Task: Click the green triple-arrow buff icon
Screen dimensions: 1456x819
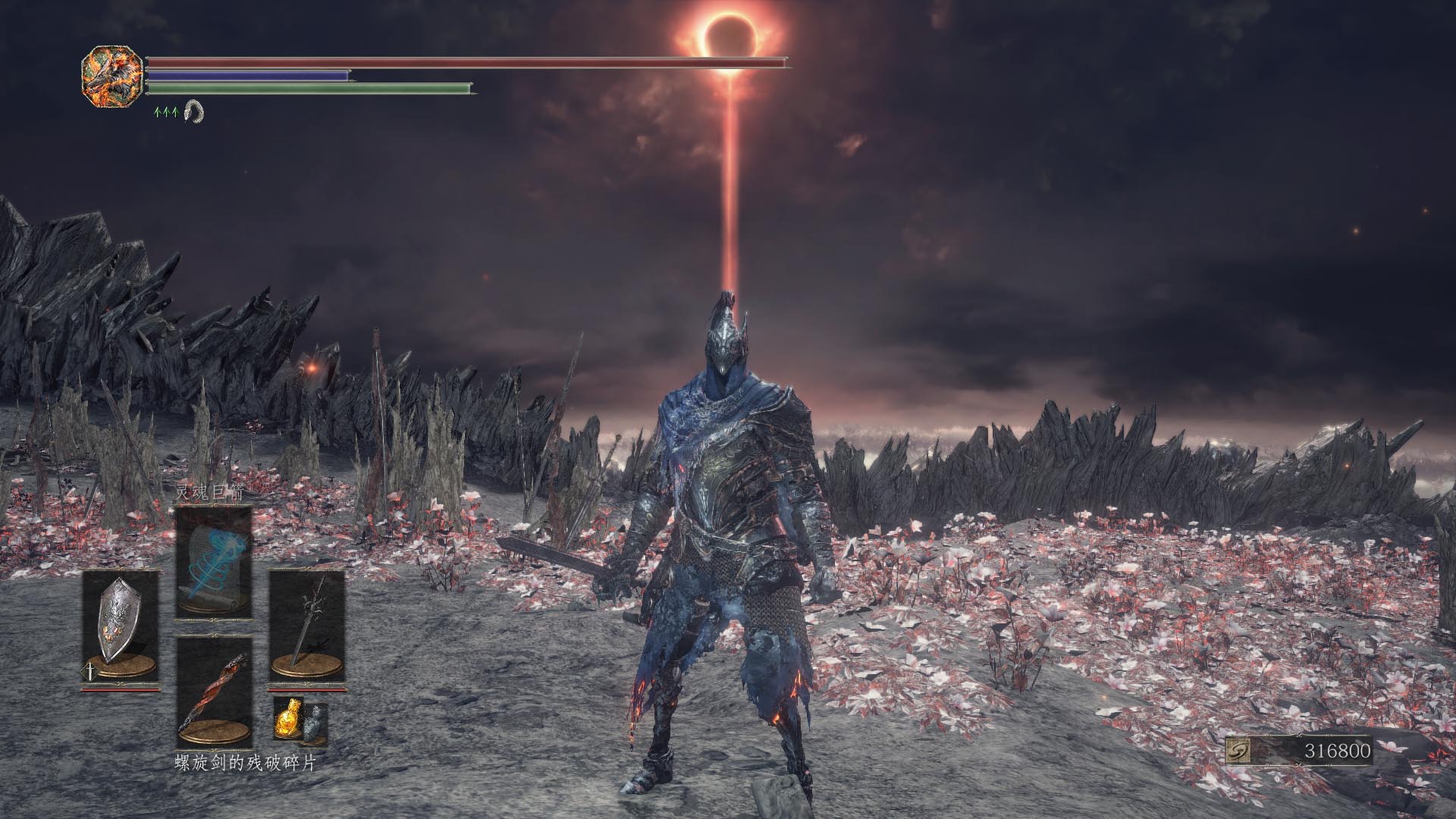Action: tap(166, 112)
